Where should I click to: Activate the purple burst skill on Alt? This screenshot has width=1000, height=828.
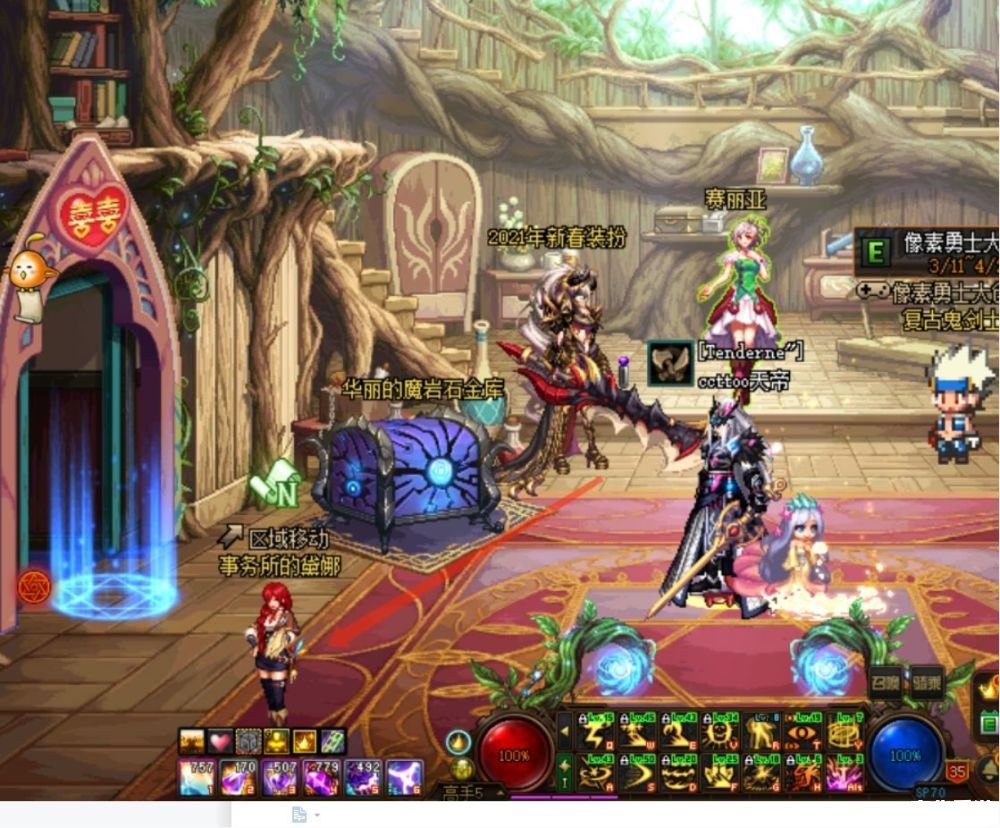pos(845,773)
